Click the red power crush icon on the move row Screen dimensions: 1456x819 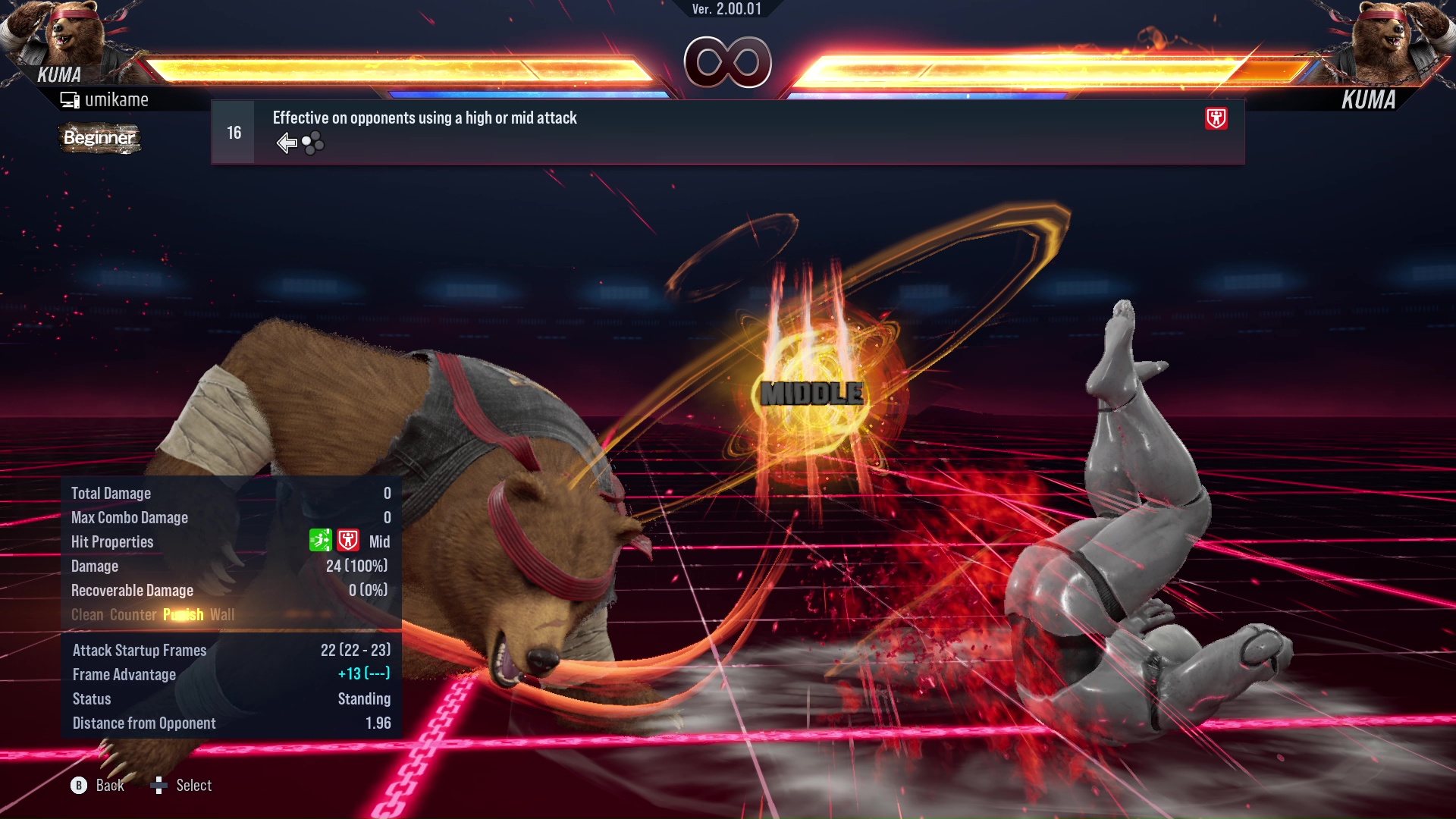tap(1216, 118)
